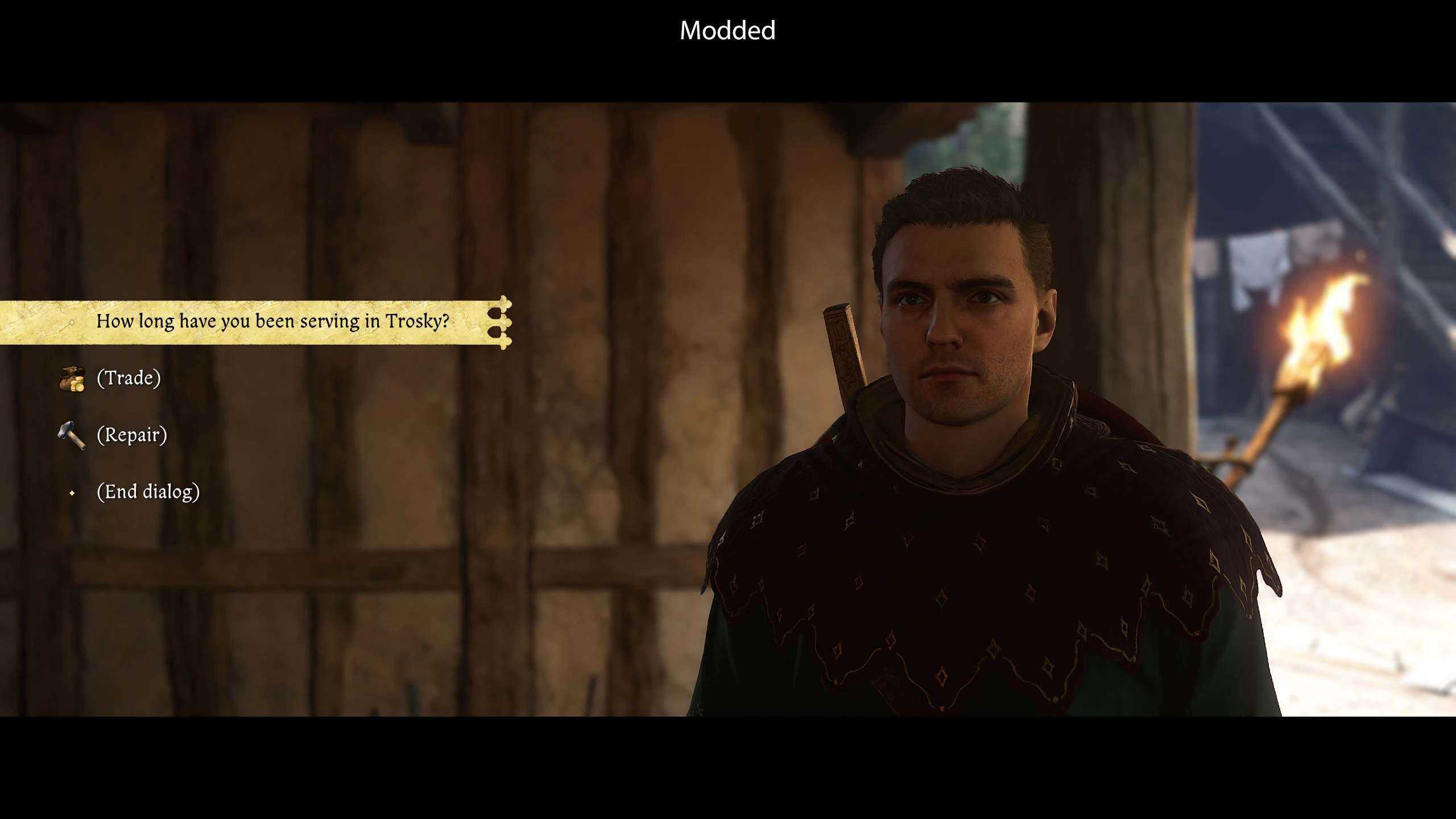Image resolution: width=1456 pixels, height=819 pixels.
Task: Select the "(Trade)" menu option
Action: 129,377
